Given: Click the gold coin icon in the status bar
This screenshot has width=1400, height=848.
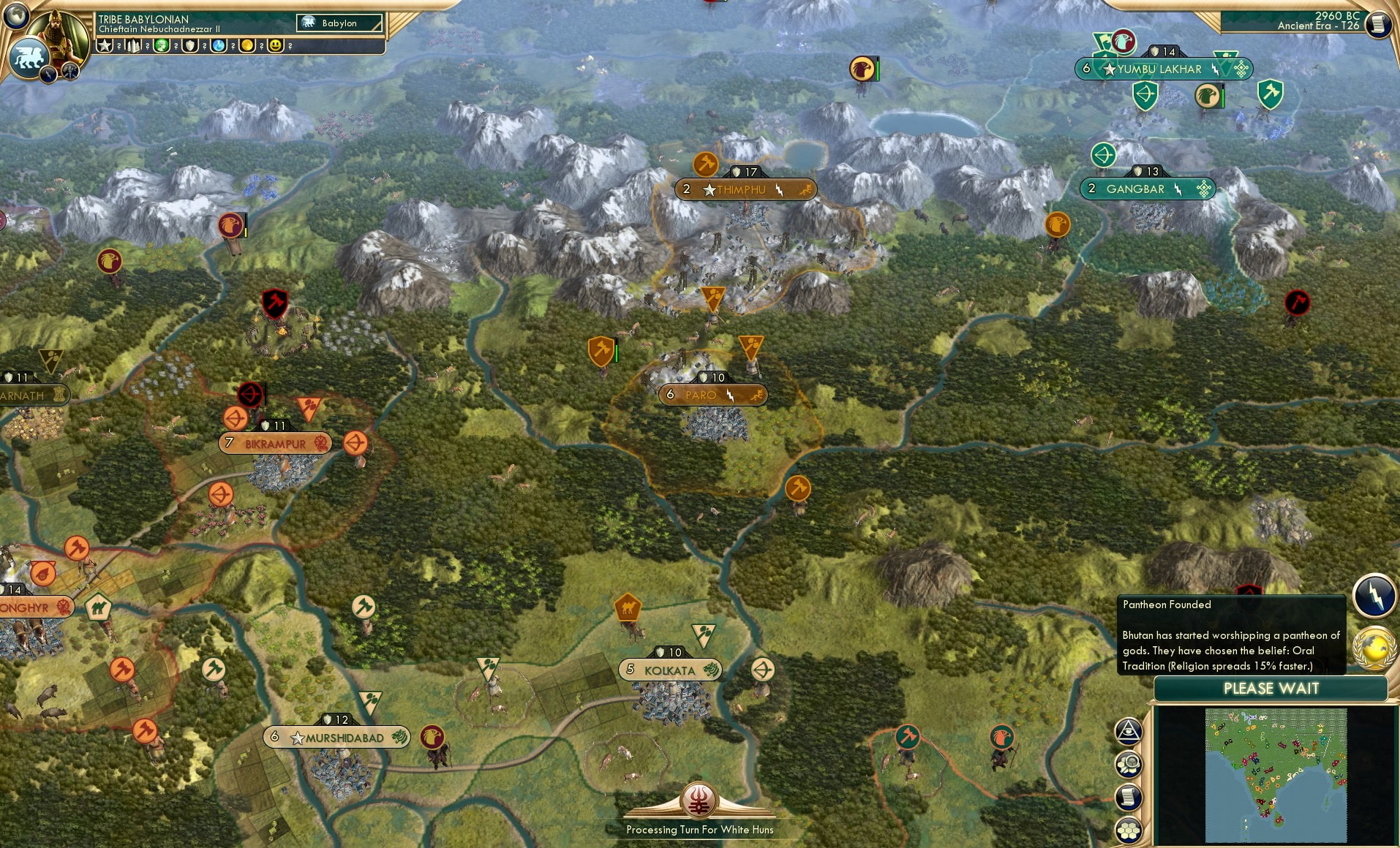Looking at the screenshot, I should [x=248, y=45].
